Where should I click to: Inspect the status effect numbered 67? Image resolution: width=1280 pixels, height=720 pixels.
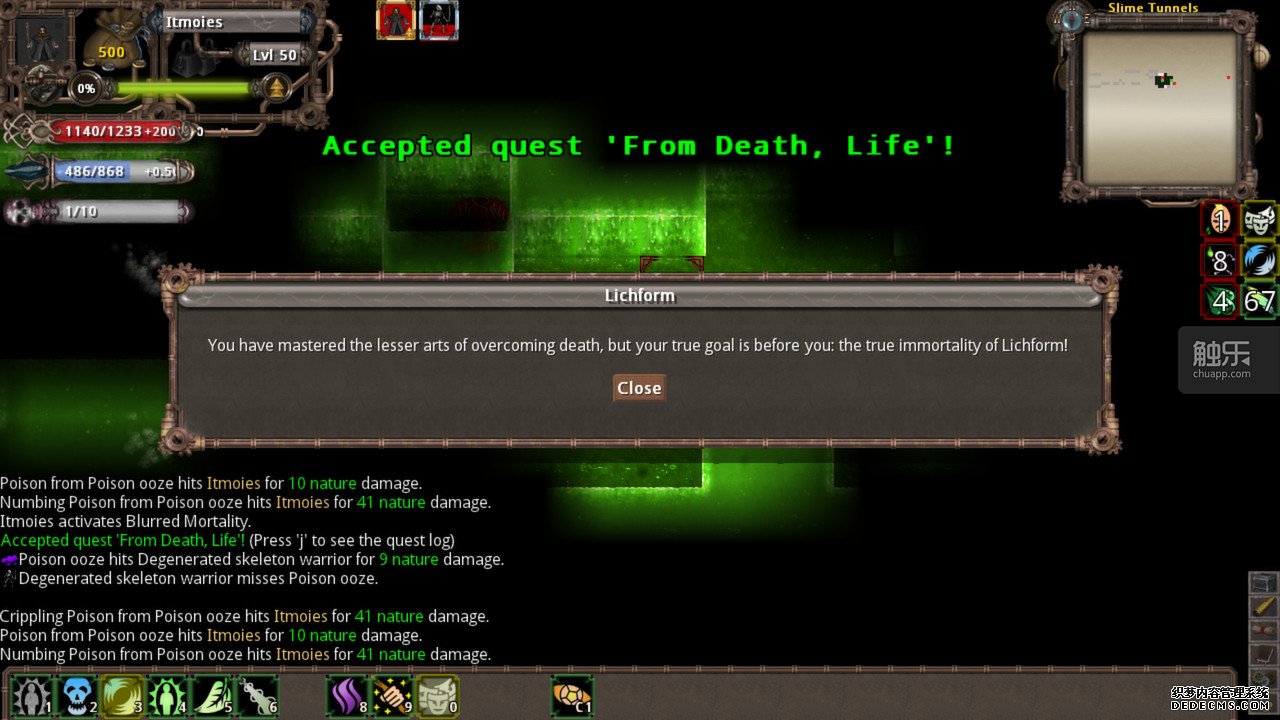click(x=1260, y=301)
